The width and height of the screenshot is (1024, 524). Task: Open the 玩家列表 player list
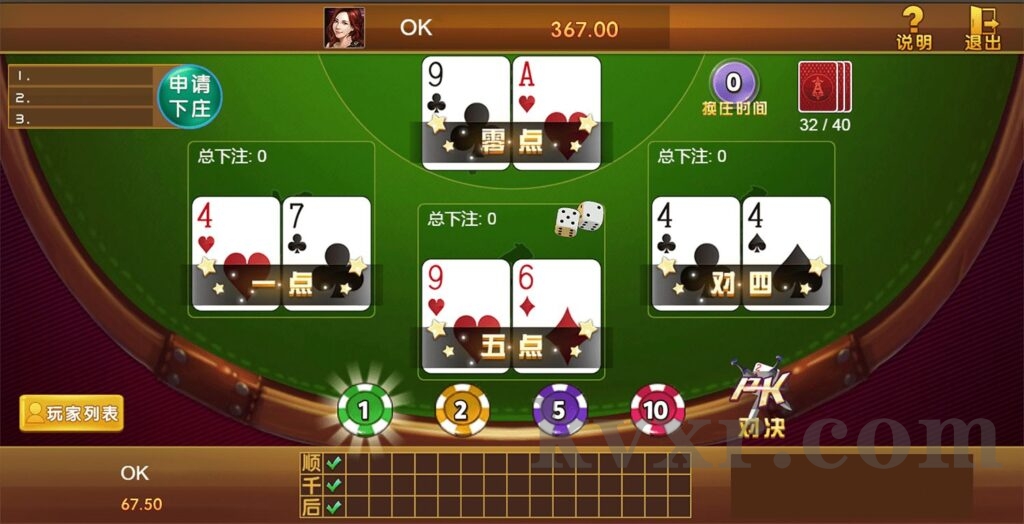click(72, 413)
